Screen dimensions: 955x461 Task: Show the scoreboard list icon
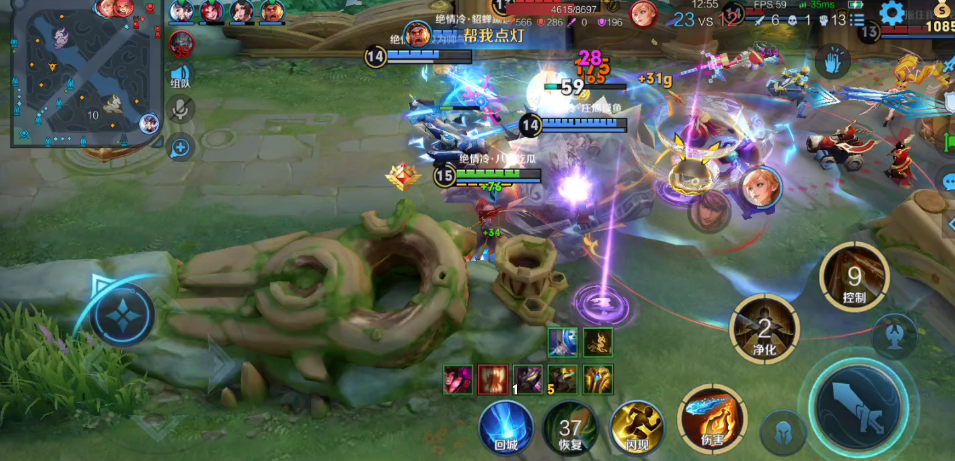858,19
